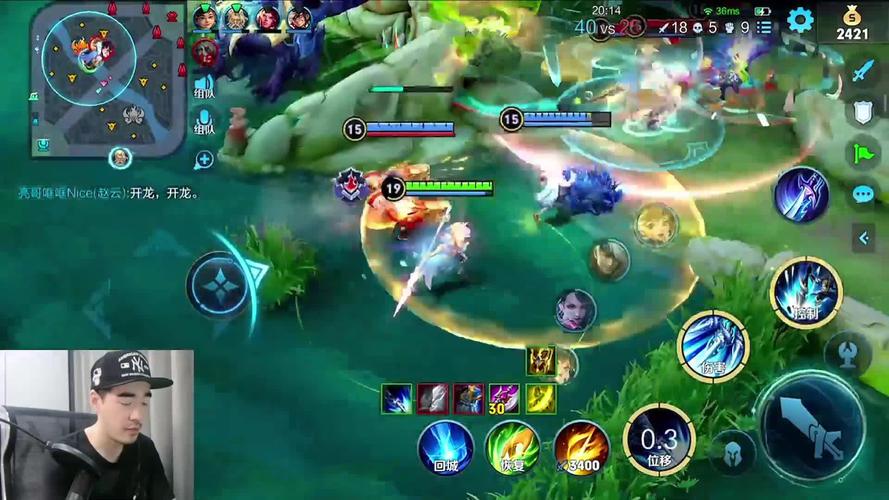
Task: Use the 恢复 restore ability
Action: click(x=512, y=446)
